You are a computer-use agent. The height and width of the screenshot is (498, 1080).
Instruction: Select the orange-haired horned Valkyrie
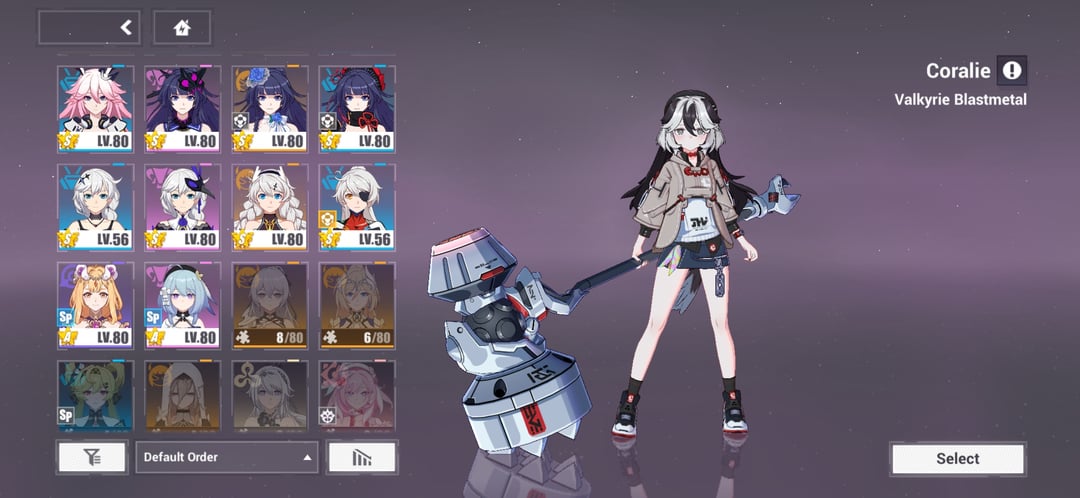point(95,304)
